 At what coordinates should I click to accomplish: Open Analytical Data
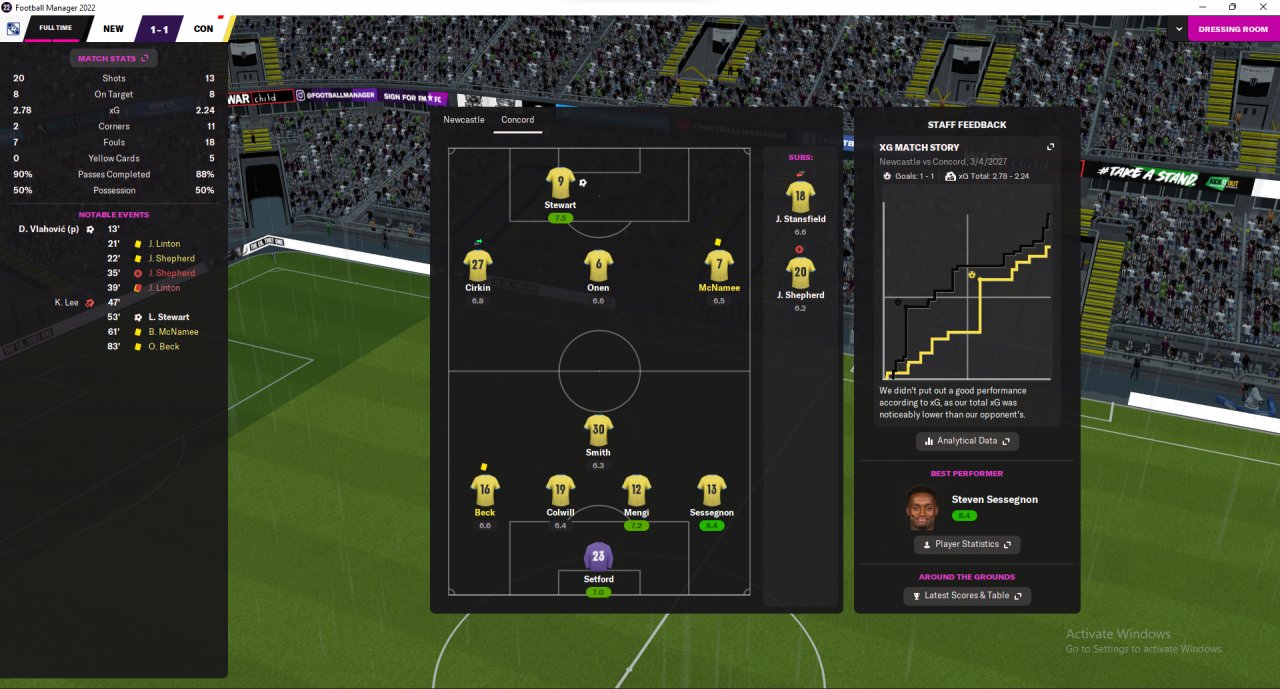point(967,441)
